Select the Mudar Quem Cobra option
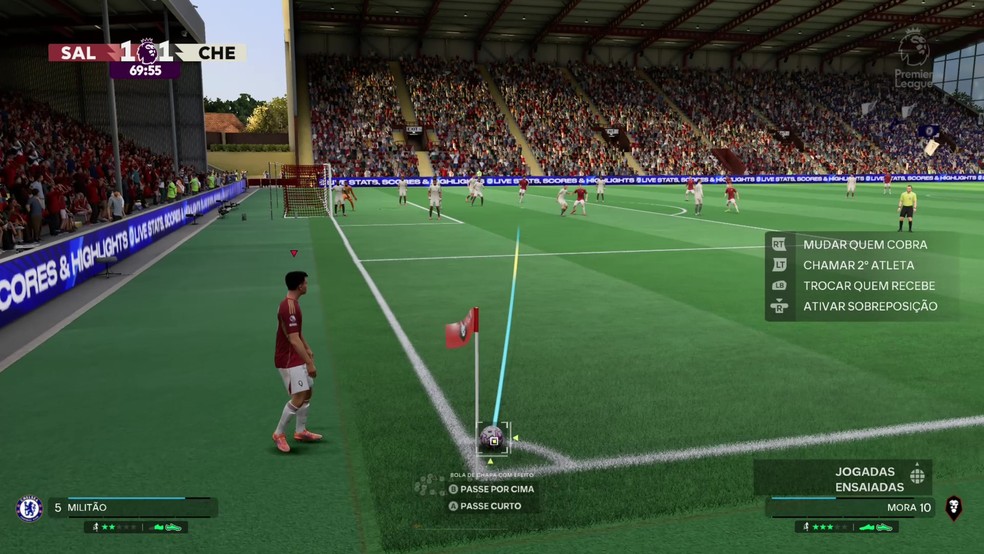Screen dimensions: 984x554 [x=864, y=244]
